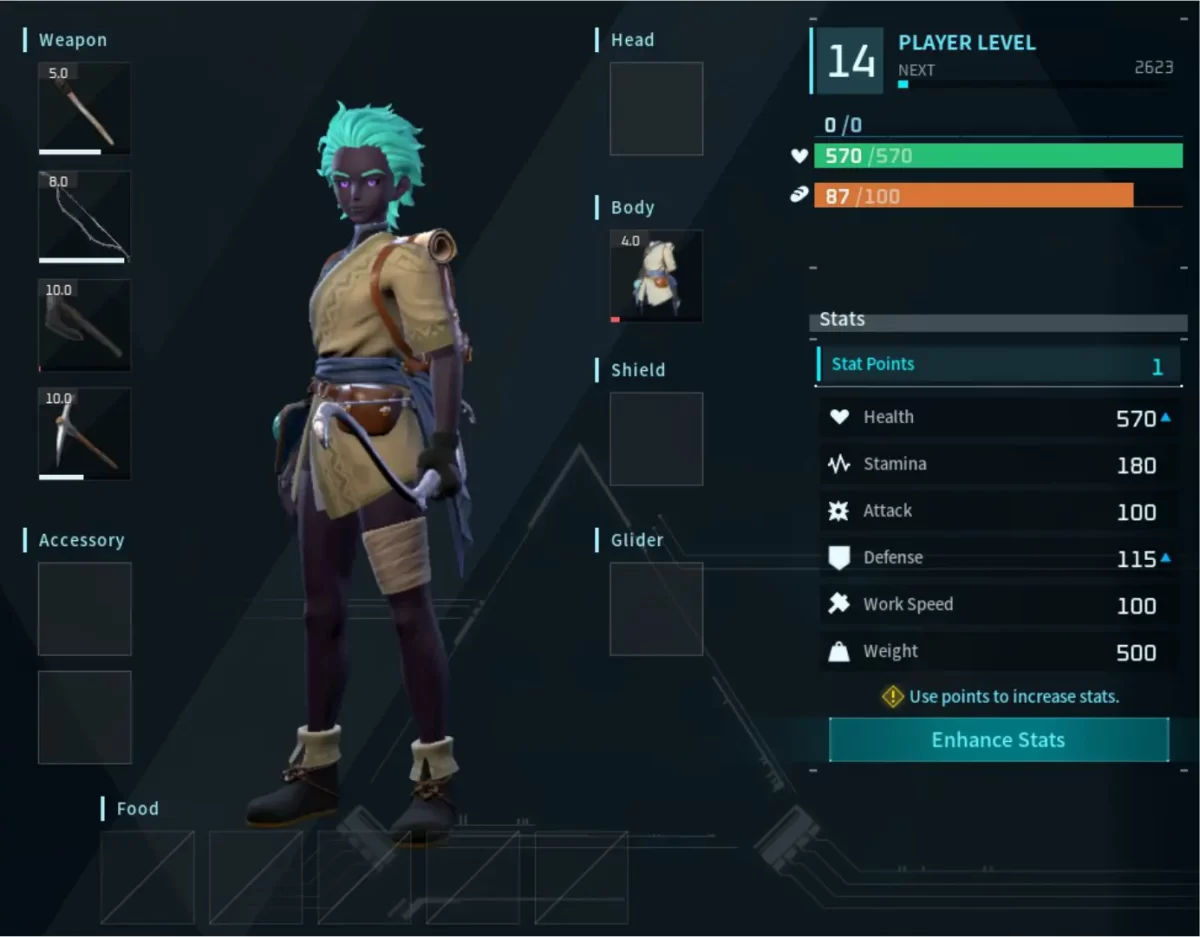
Task: Select the cloth outfit in Body slot
Action: [x=656, y=276]
